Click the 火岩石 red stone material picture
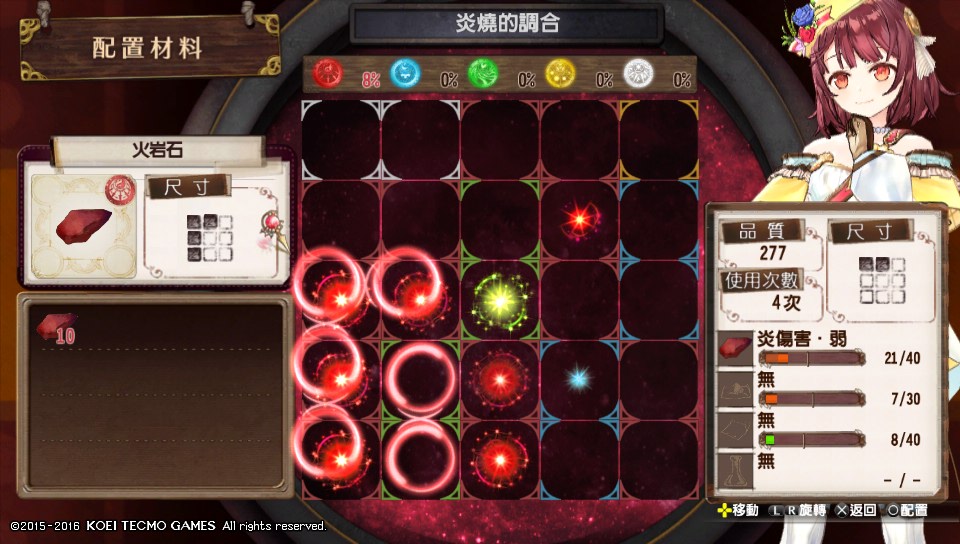This screenshot has width=960, height=544. point(83,226)
